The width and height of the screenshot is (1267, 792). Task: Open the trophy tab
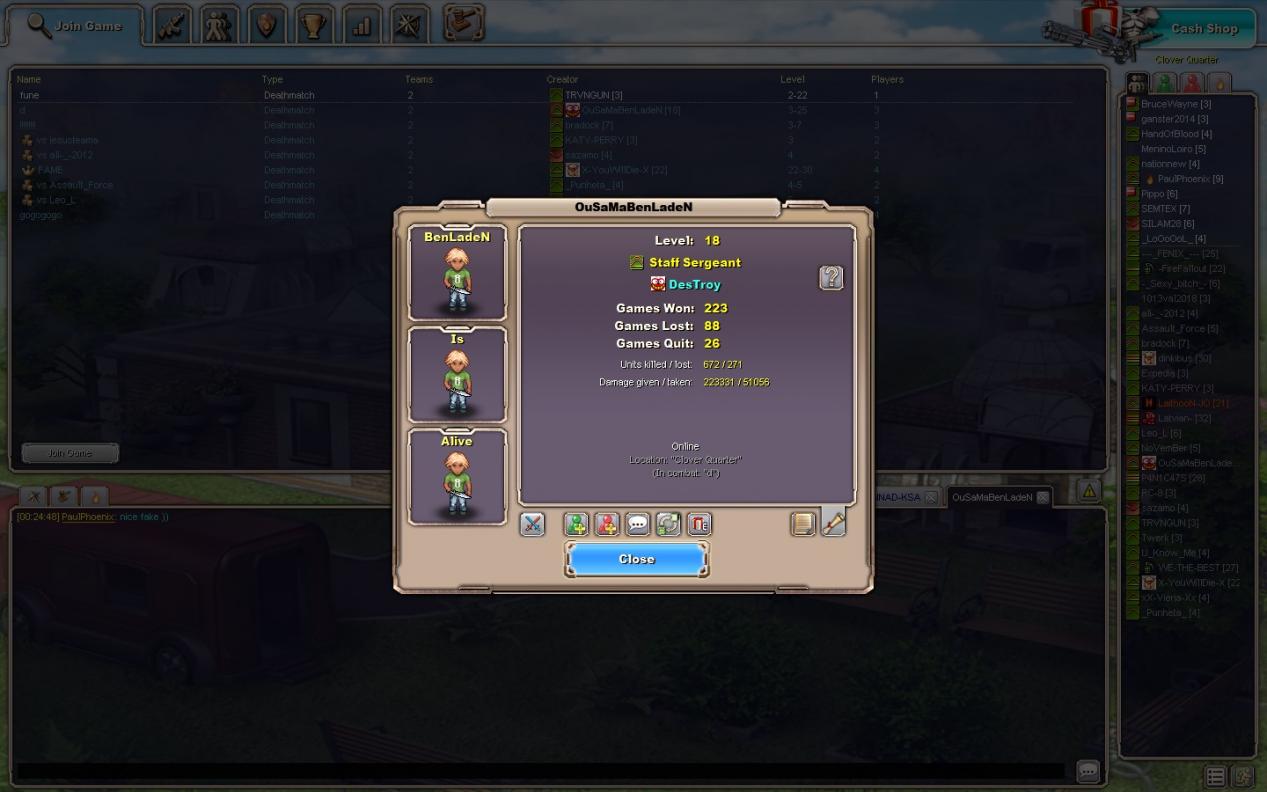tap(314, 26)
